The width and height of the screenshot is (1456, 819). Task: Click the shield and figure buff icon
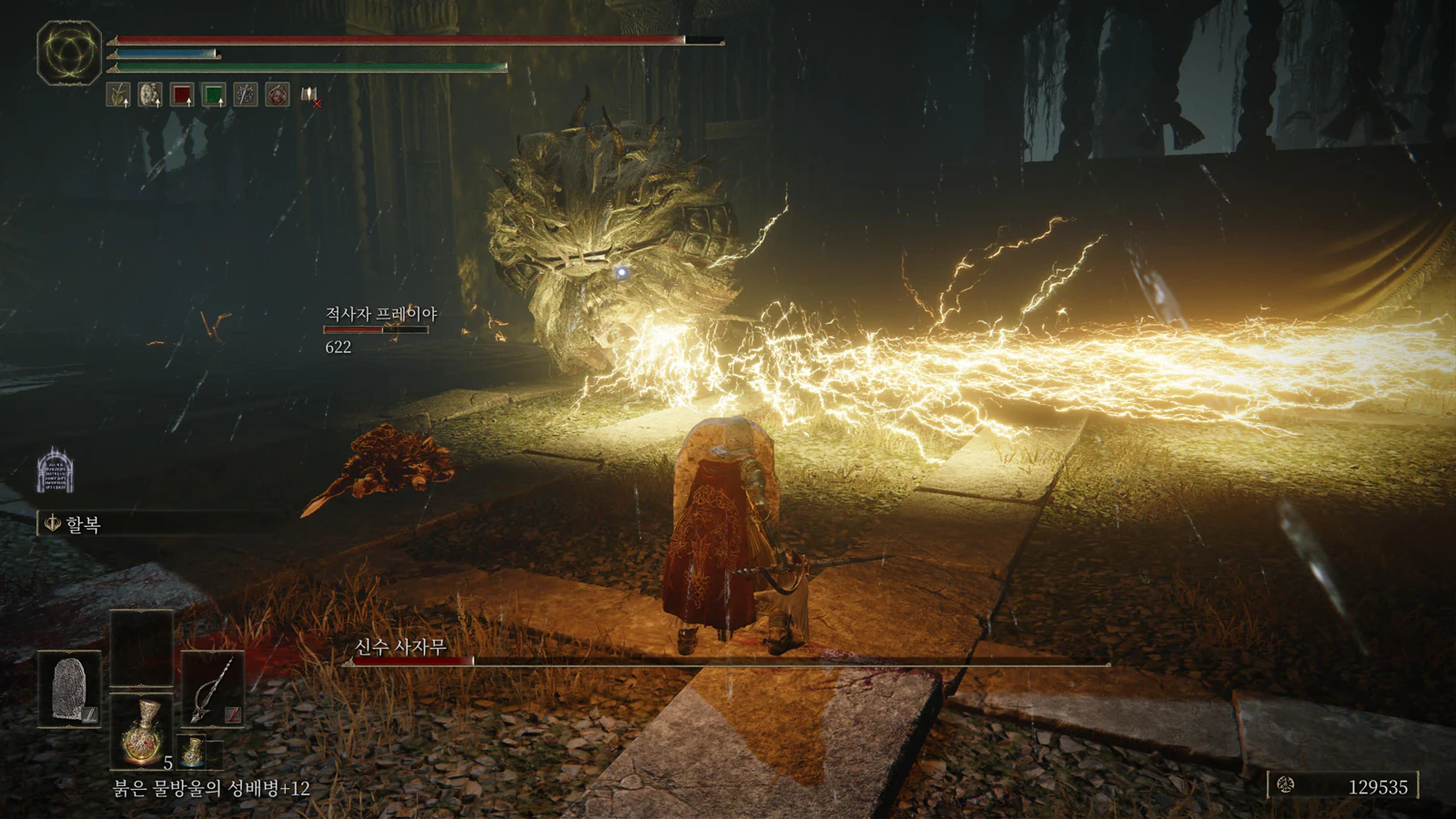click(x=150, y=95)
